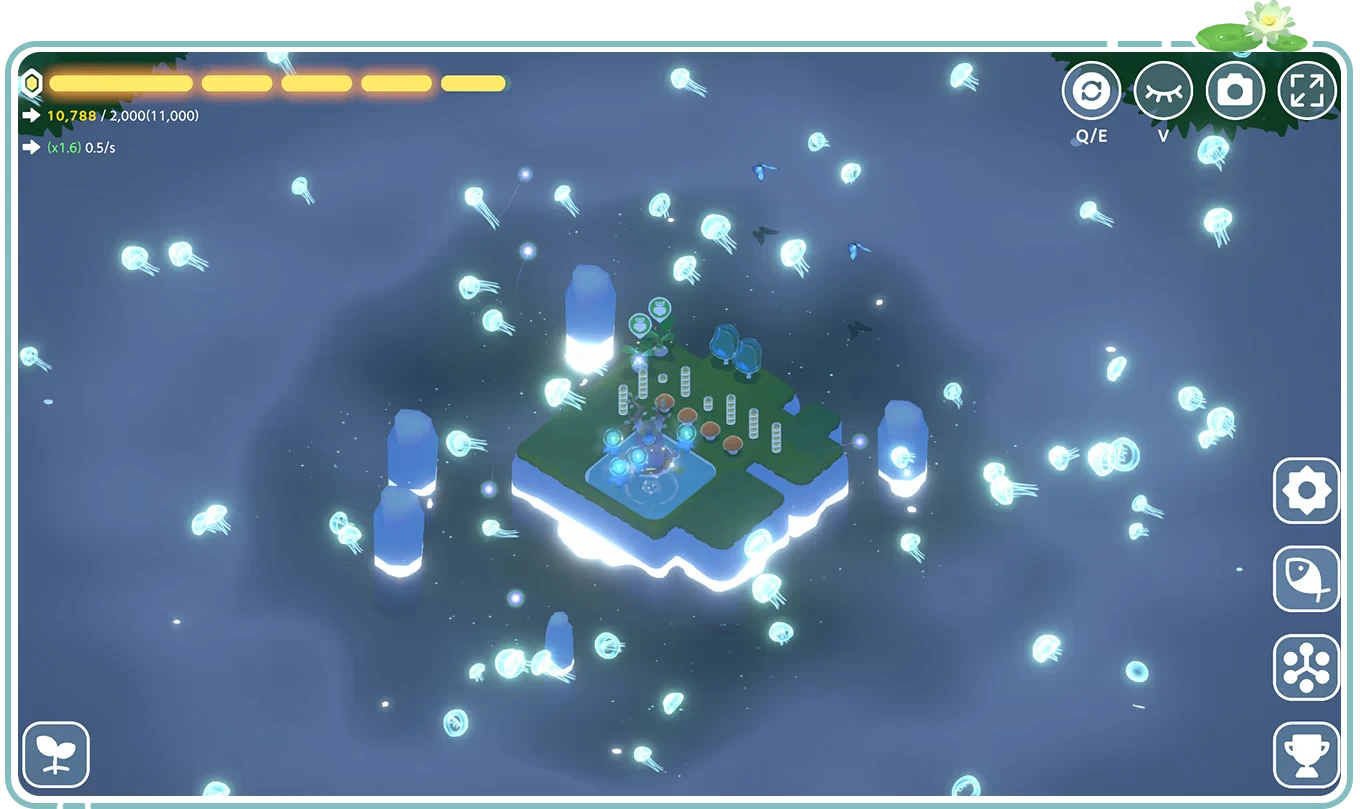Click the hexagon currency icon
1360x809 pixels.
33,83
